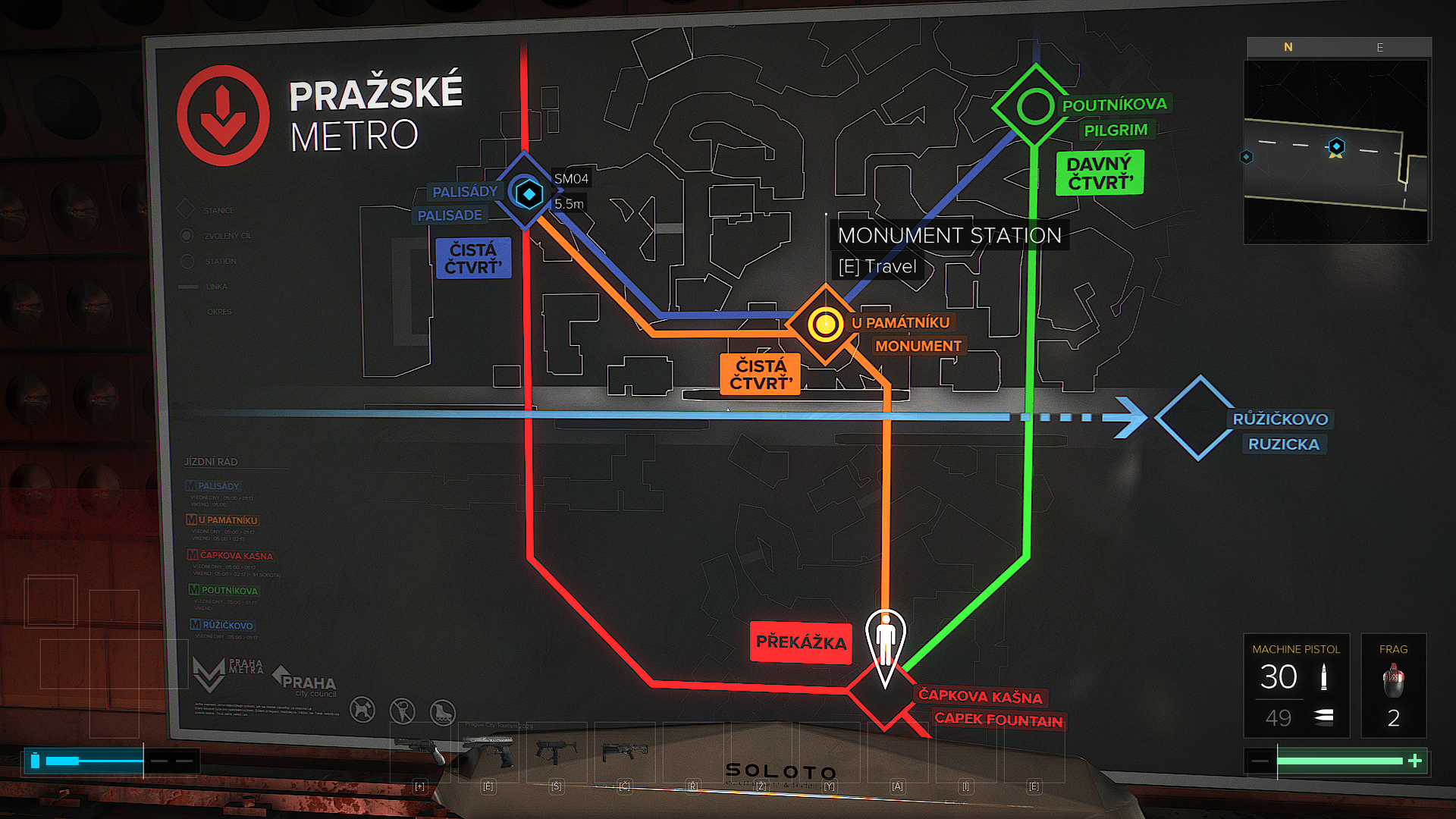Choose the machine pistol hotbar slot

(x=556, y=752)
